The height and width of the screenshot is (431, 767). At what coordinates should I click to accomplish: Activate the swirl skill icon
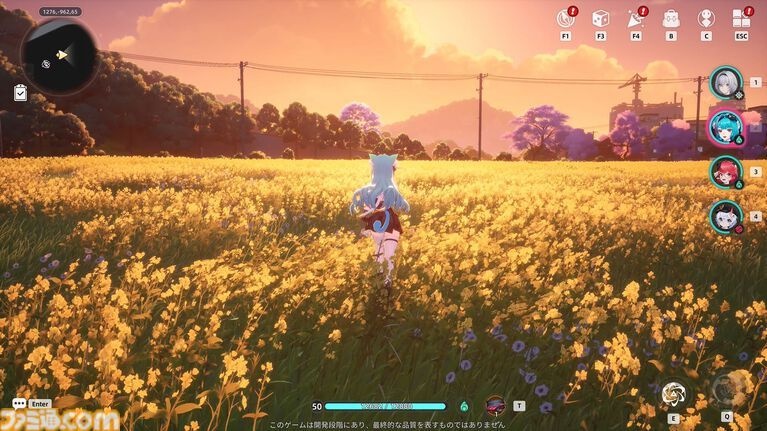pyautogui.click(x=673, y=393)
